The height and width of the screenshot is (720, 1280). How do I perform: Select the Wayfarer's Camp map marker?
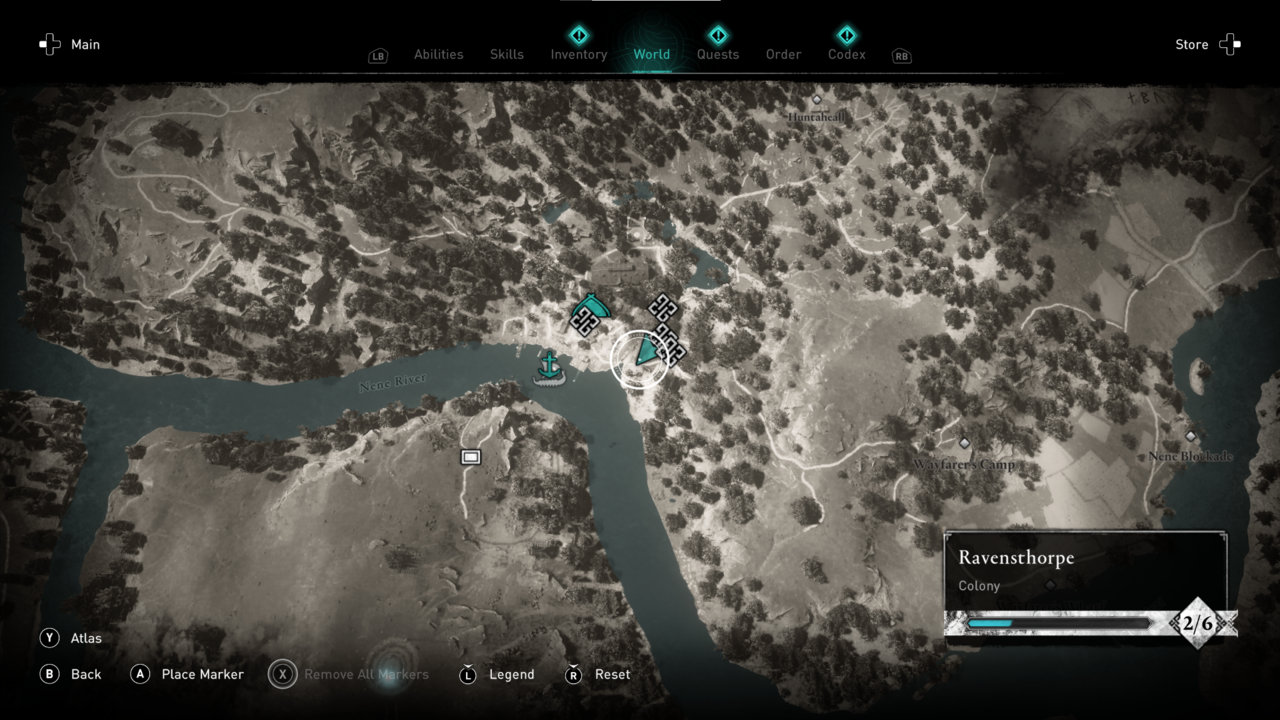click(x=964, y=443)
